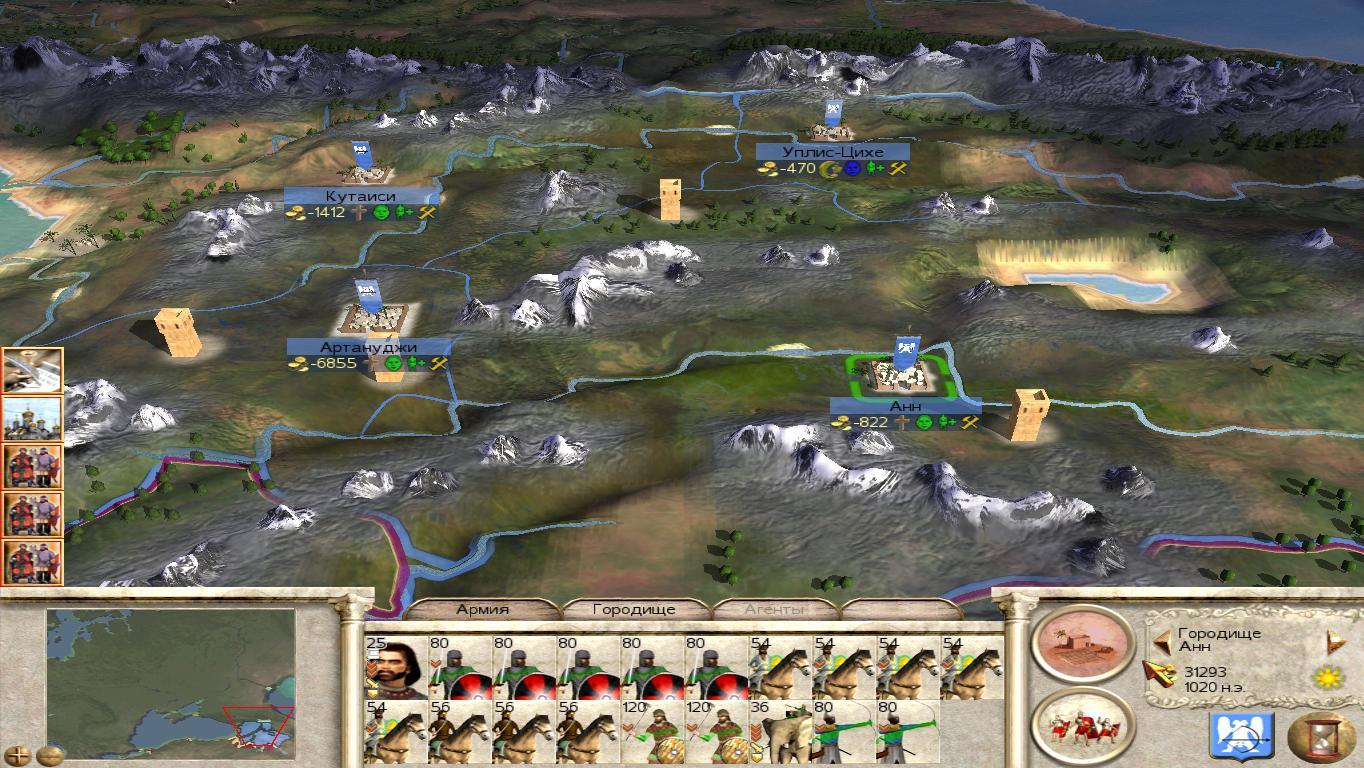Go to previous settlement with left arrow
The width and height of the screenshot is (1364, 768).
coord(1161,641)
